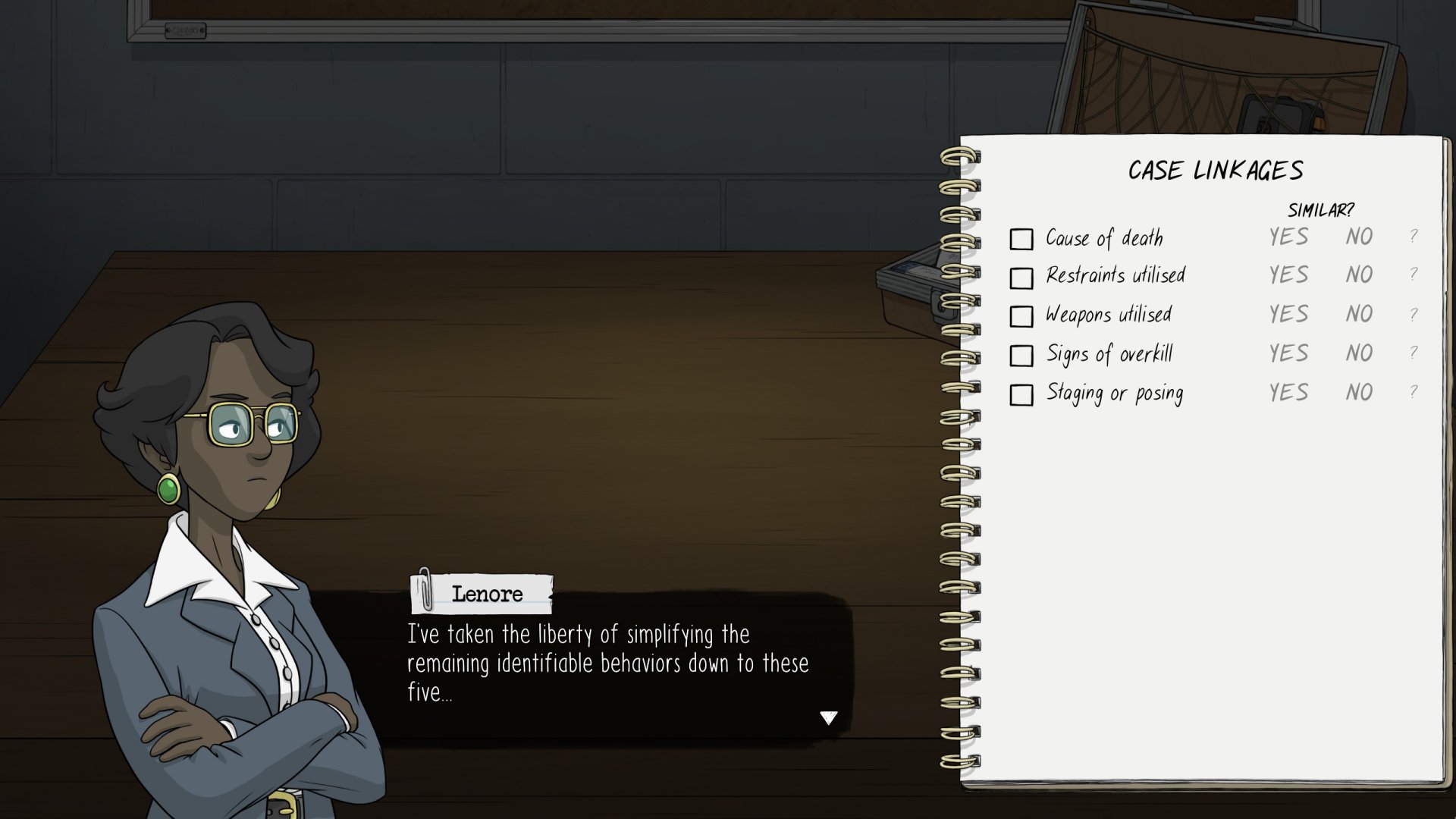Screen dimensions: 1456x819
Task: Select YES for Restraints utilised
Action: [1288, 275]
